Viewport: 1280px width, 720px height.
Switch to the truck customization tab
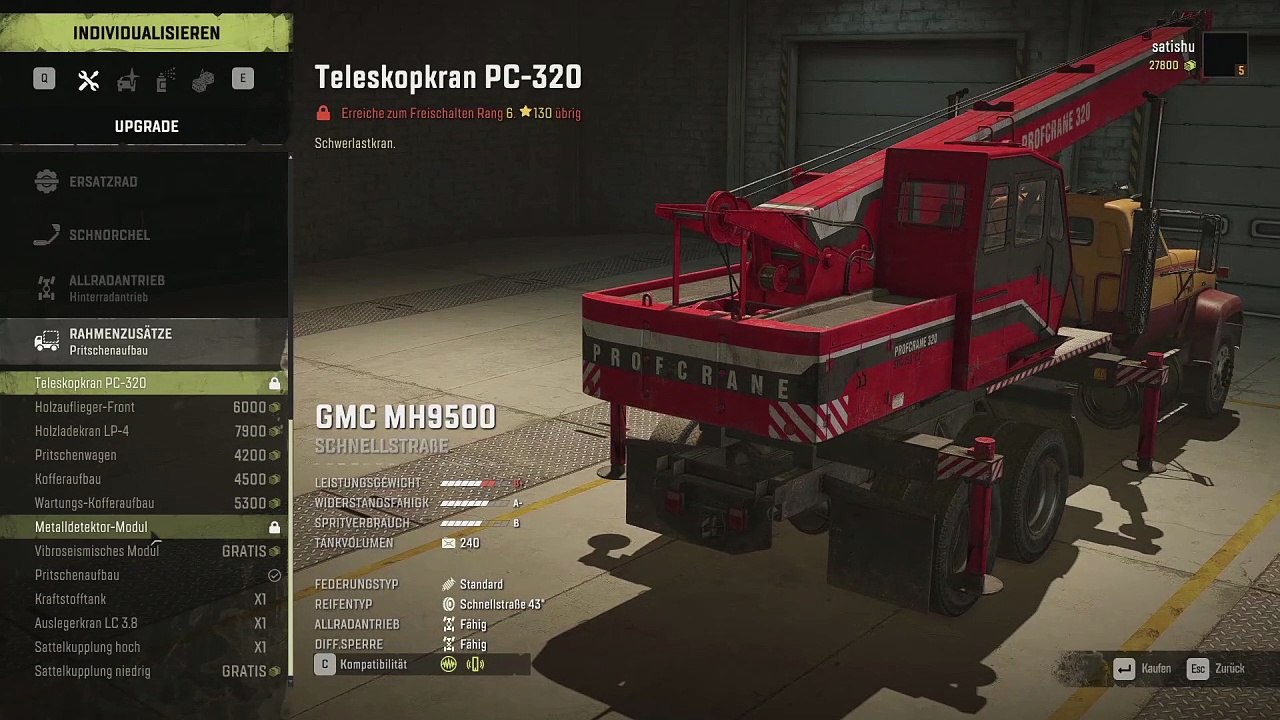tap(127, 81)
